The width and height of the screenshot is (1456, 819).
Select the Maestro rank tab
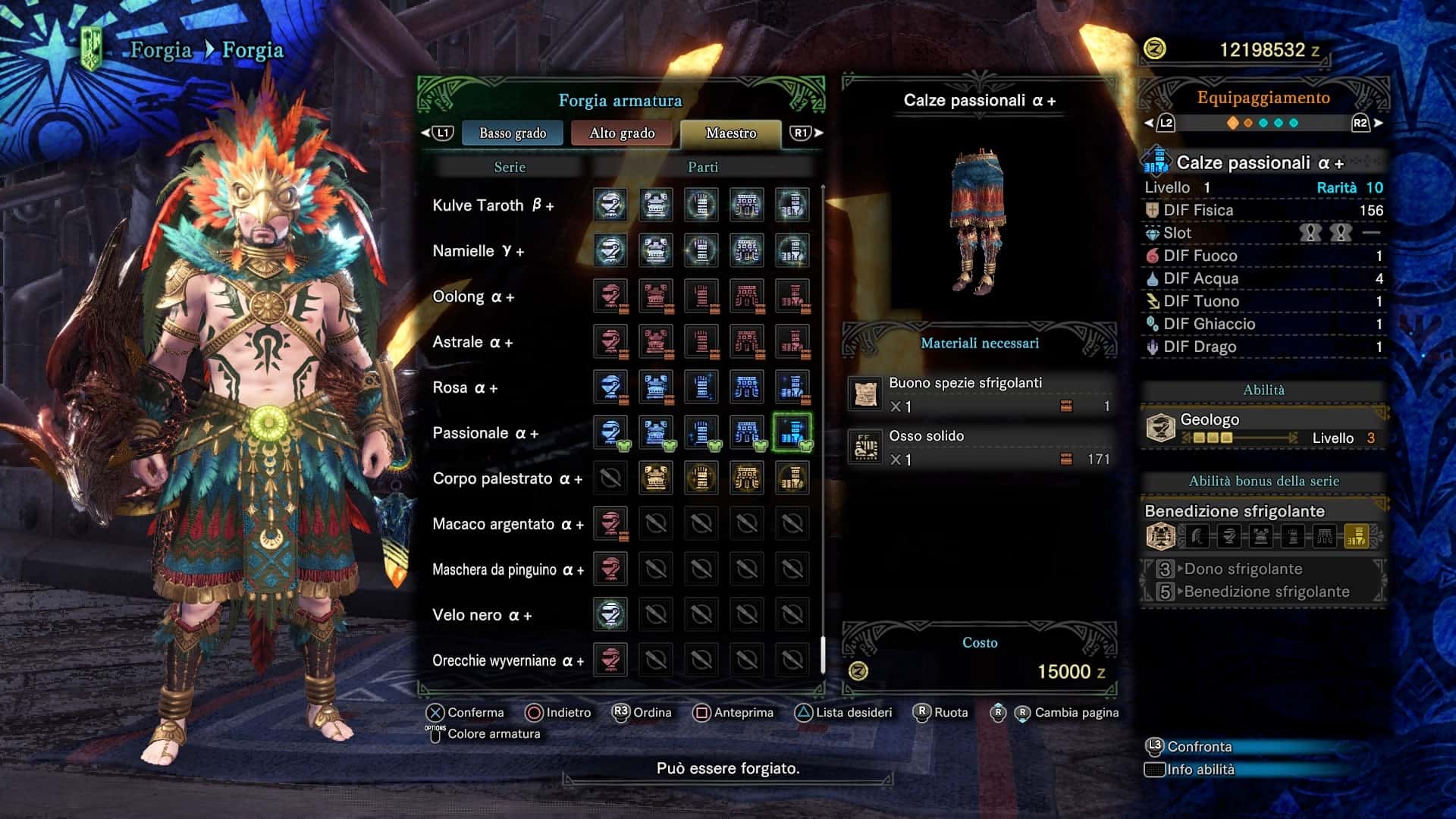coord(730,133)
